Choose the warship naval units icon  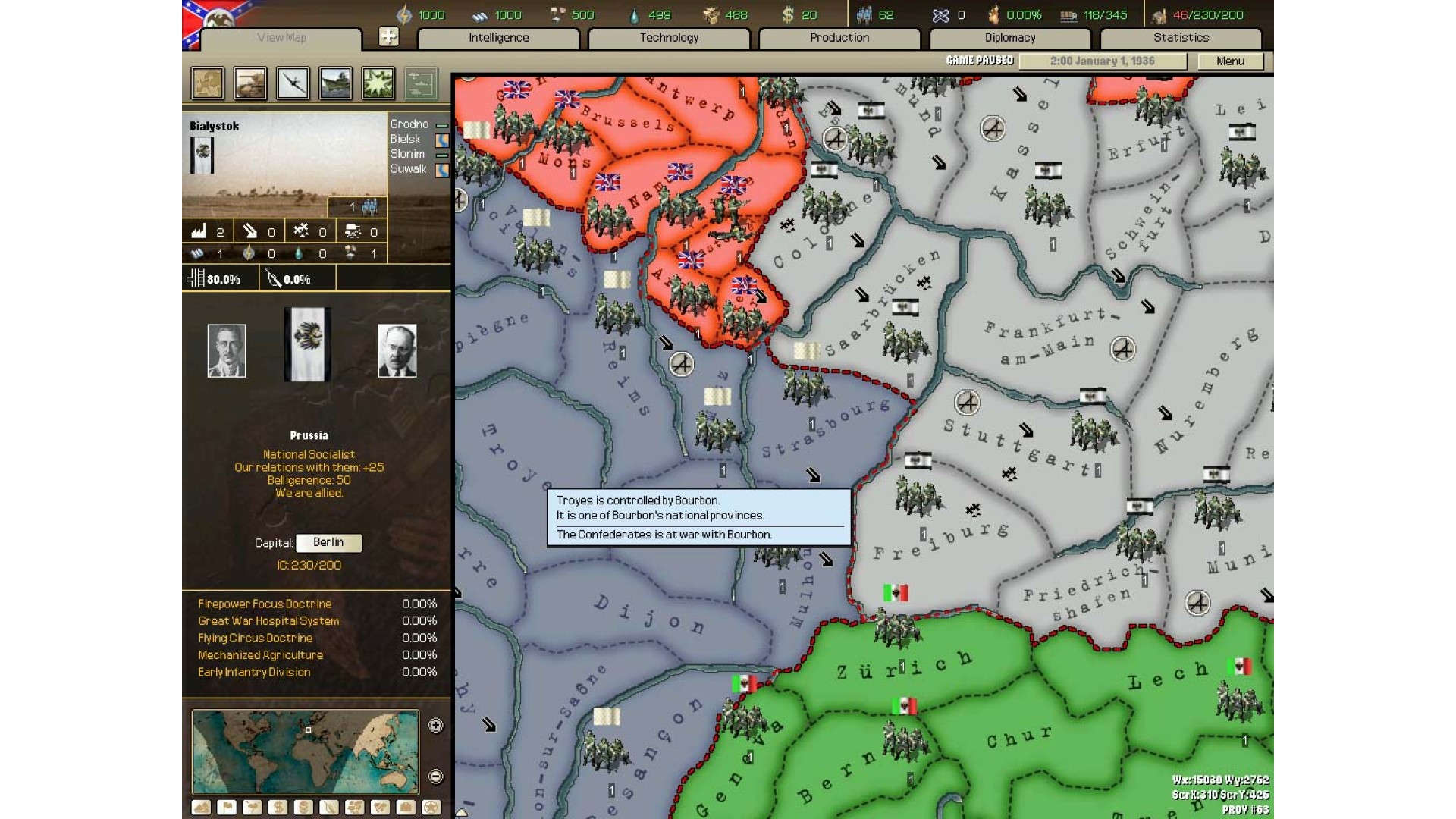tap(335, 83)
